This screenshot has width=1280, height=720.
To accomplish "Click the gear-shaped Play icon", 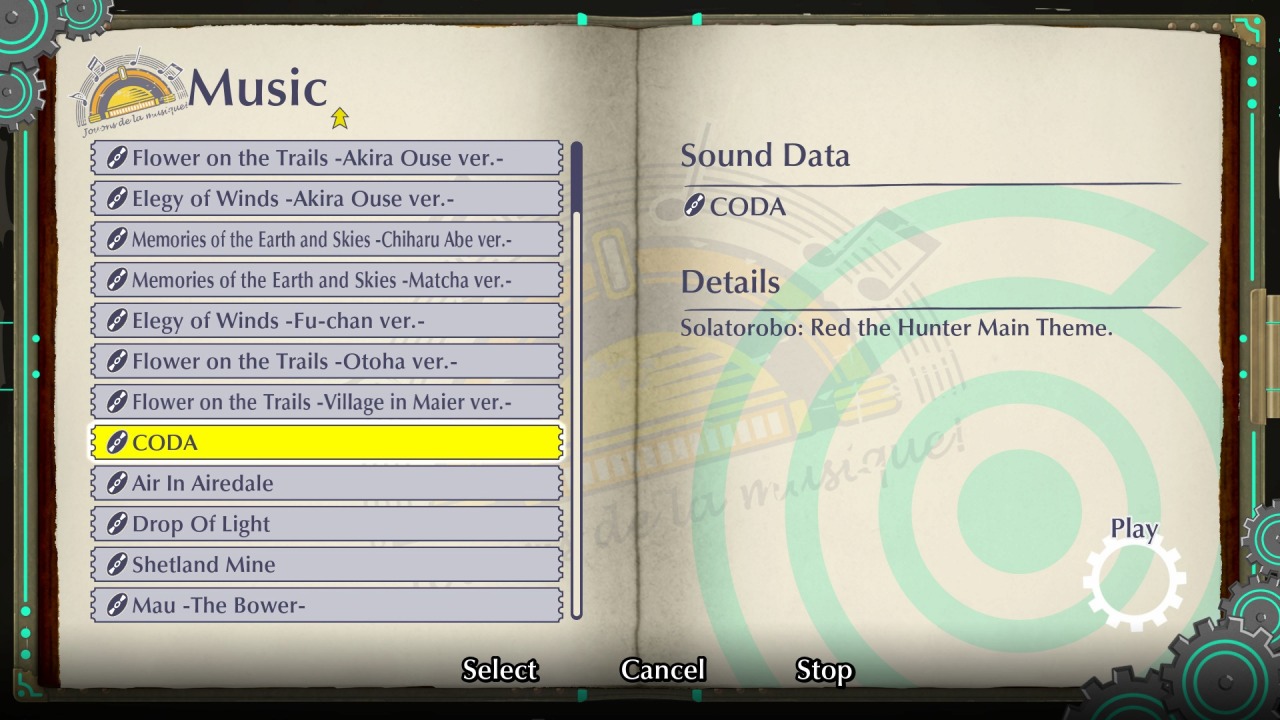I will tap(1134, 580).
